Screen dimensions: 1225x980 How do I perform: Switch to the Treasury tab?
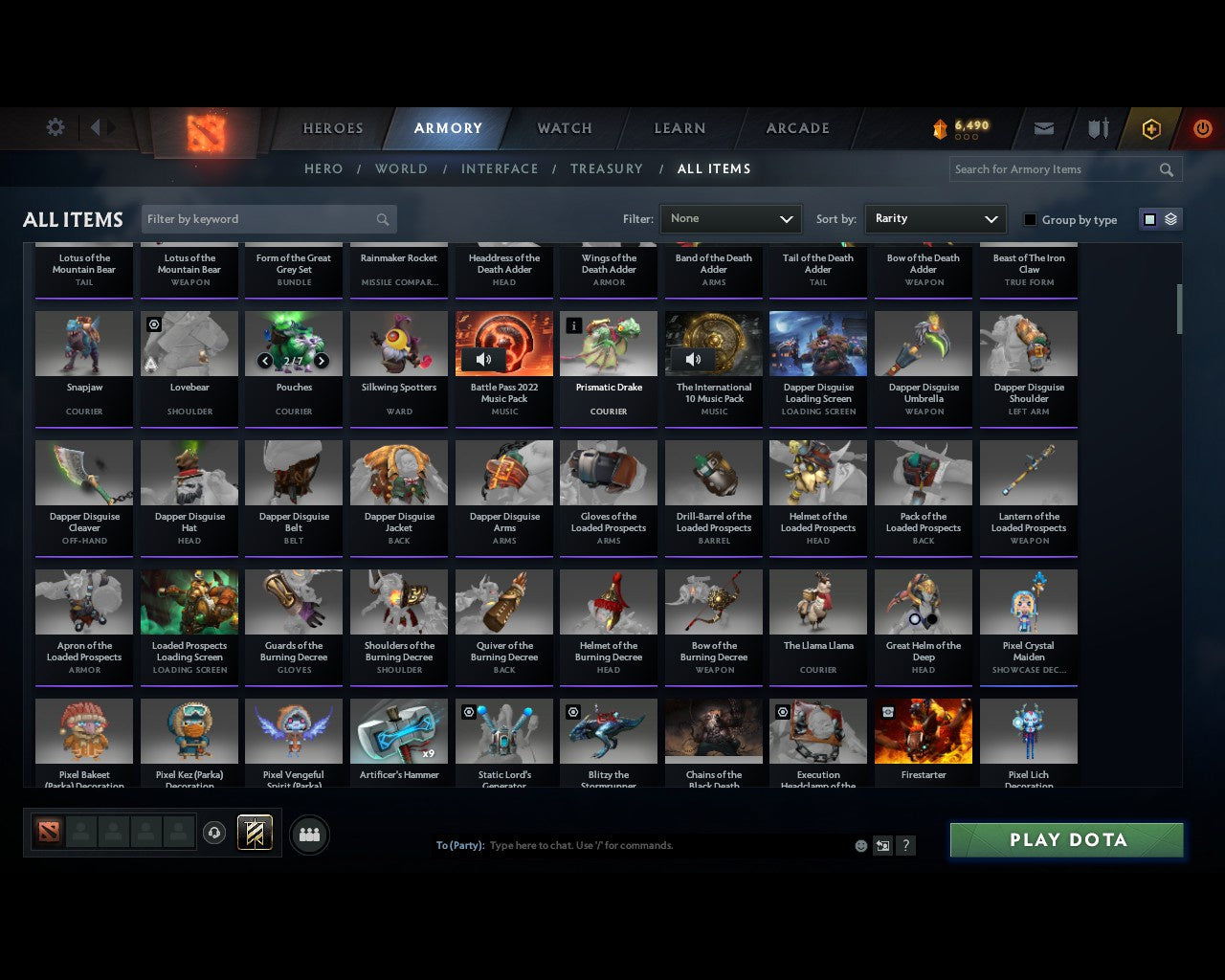pyautogui.click(x=606, y=168)
